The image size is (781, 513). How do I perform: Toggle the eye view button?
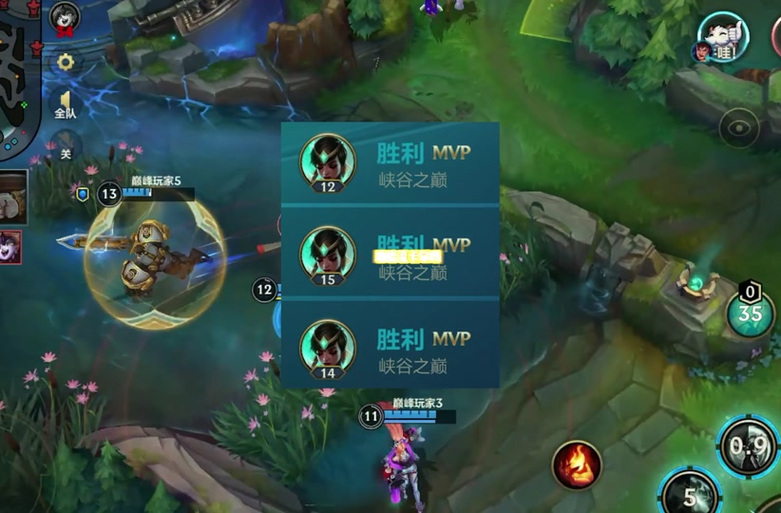(739, 128)
